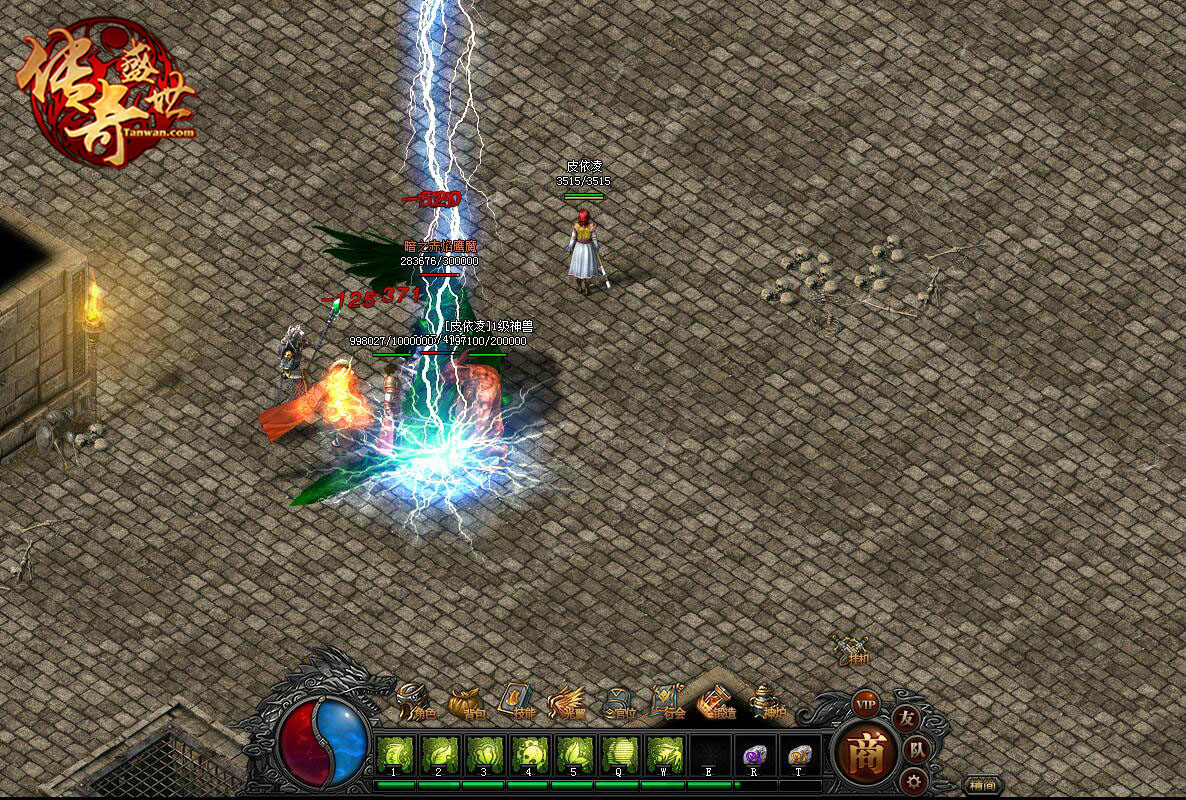Open the VIP menu
The image size is (1186, 800).
pos(865,703)
